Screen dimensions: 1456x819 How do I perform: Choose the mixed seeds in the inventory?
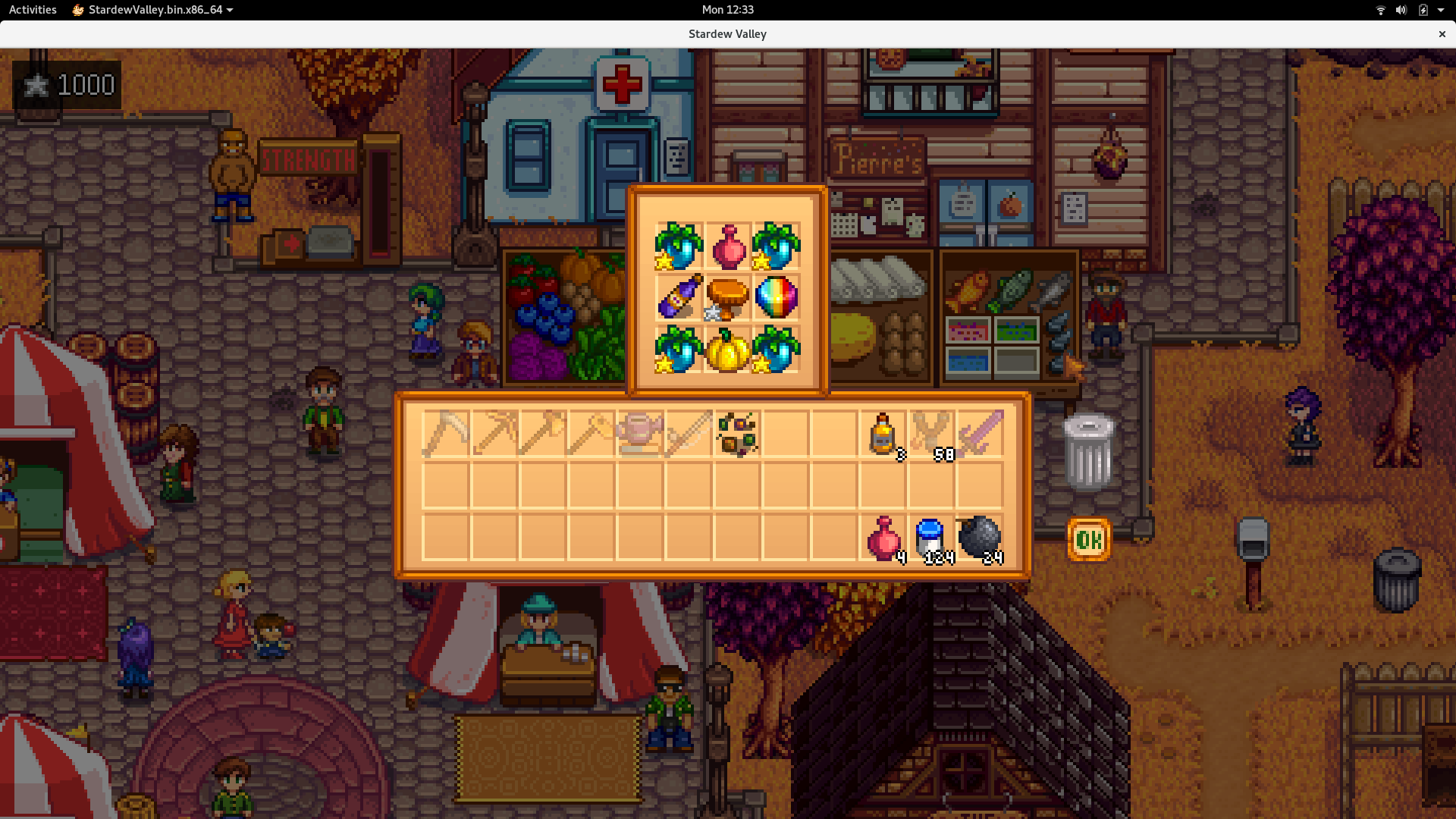coord(737,434)
